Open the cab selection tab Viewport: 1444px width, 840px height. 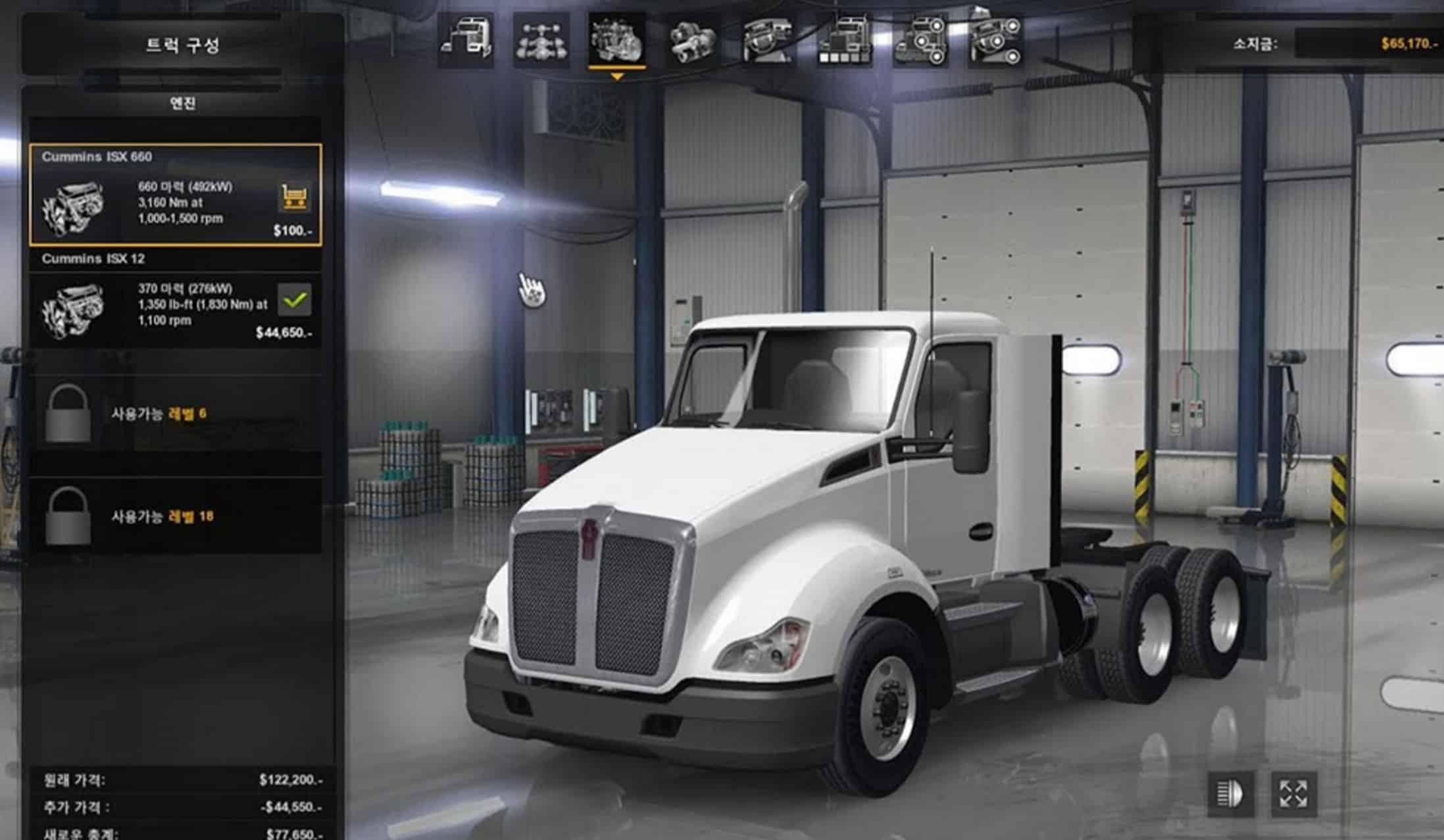(466, 41)
